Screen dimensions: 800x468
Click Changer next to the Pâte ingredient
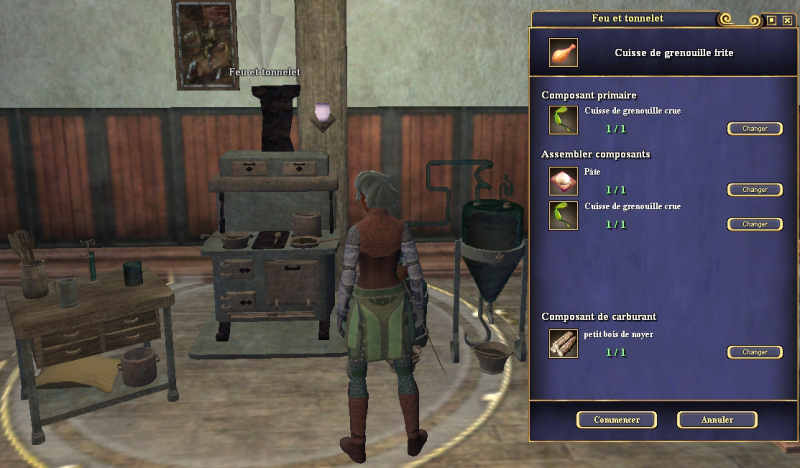pyautogui.click(x=754, y=189)
